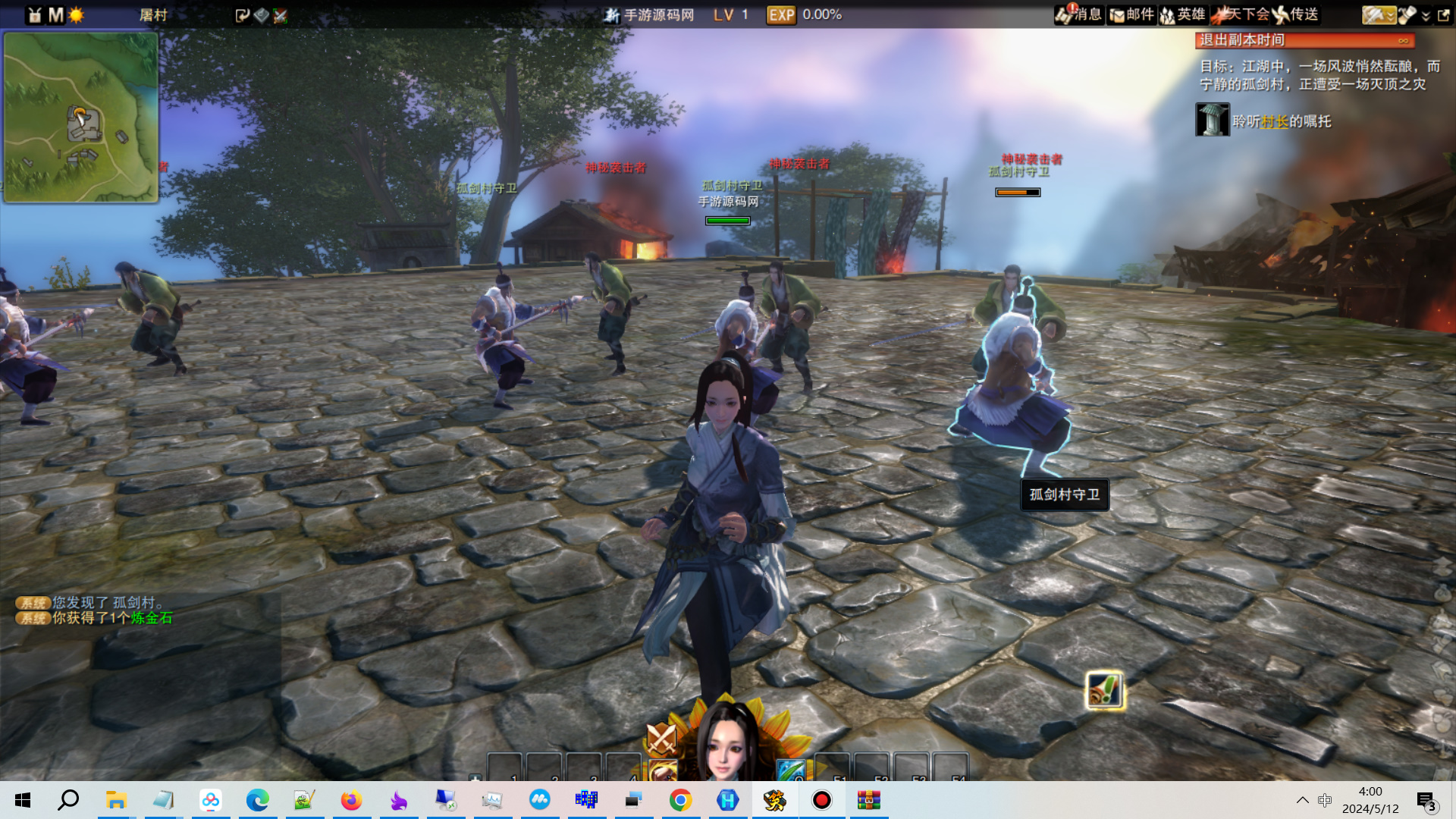Open the quest scroll notification icon

[x=1104, y=691]
